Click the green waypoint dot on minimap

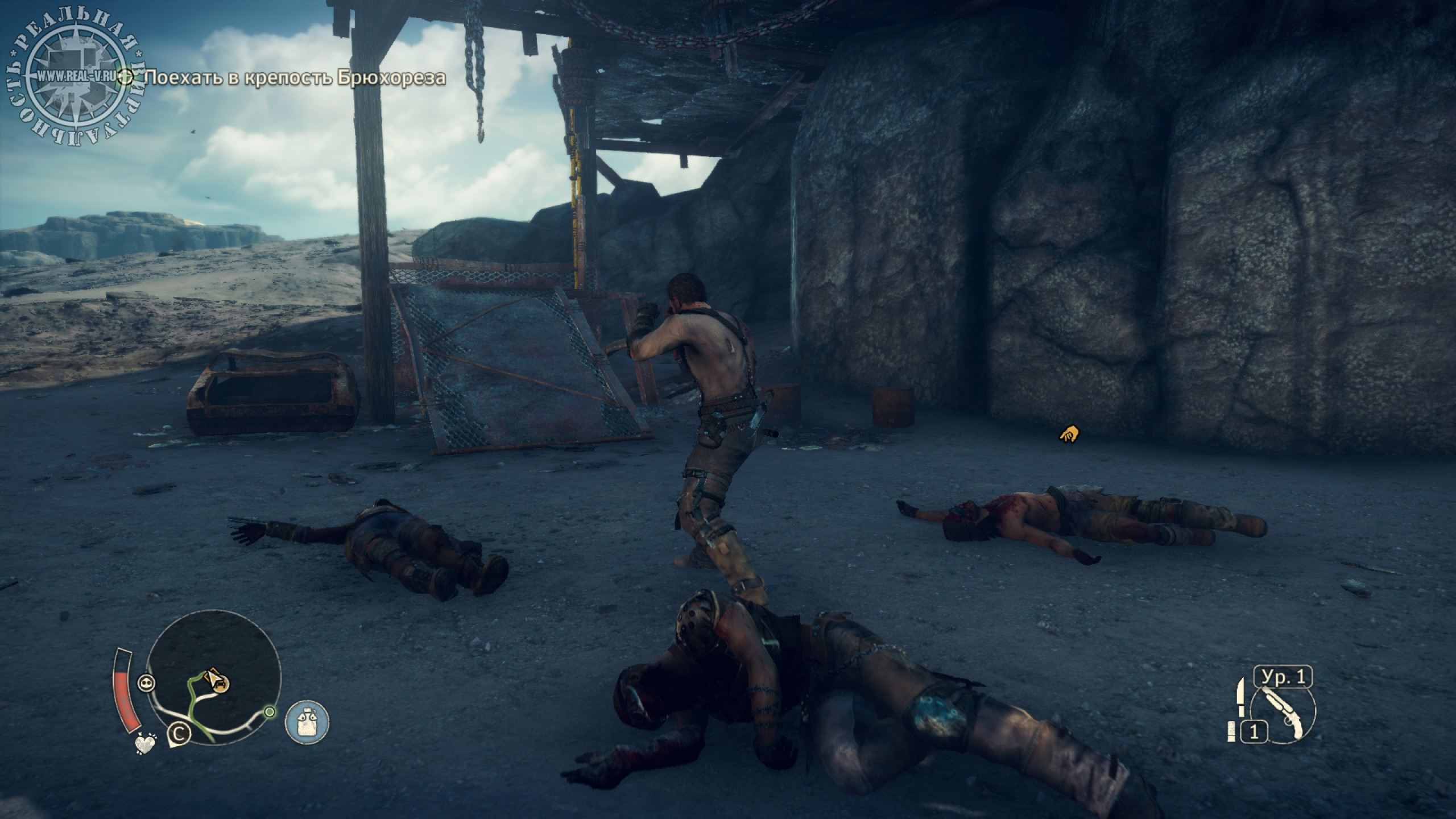click(x=270, y=712)
